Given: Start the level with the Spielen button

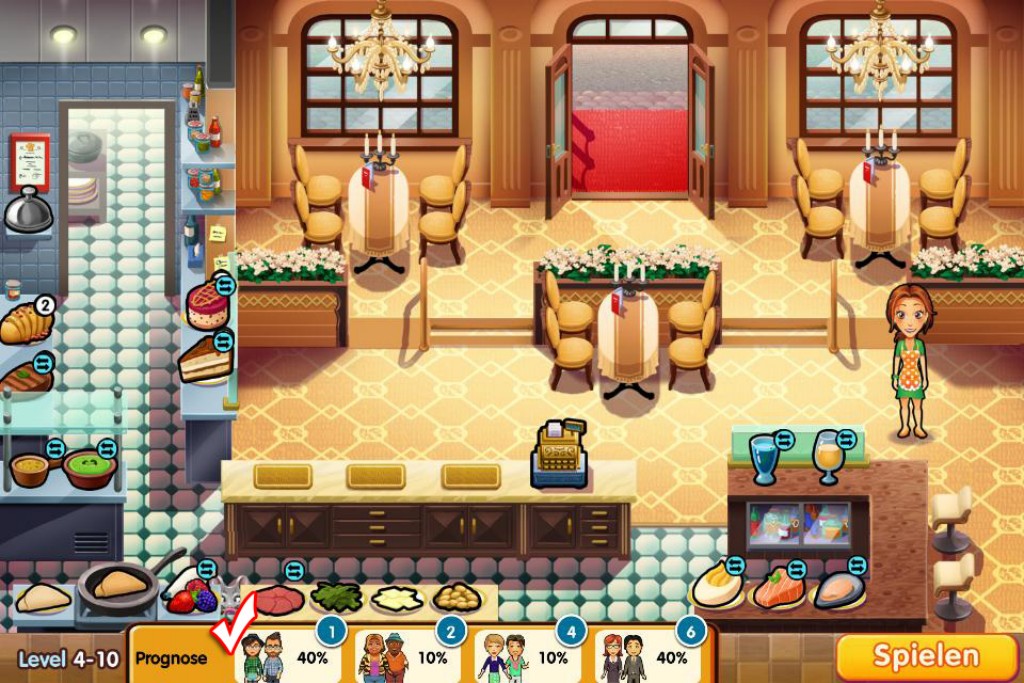Looking at the screenshot, I should coord(926,656).
